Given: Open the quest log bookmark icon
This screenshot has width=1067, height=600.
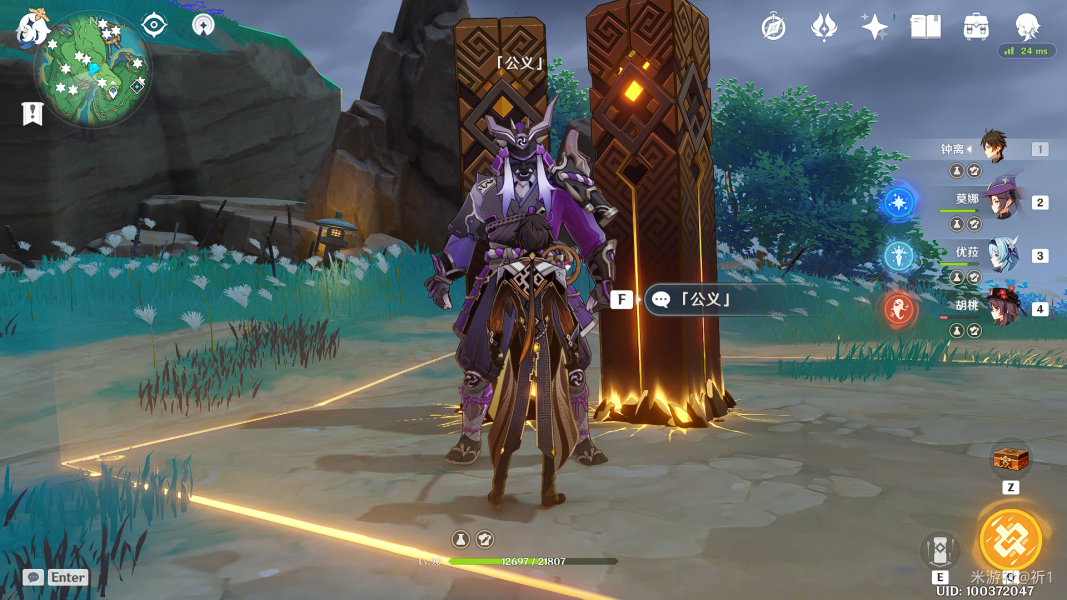Looking at the screenshot, I should (32, 113).
